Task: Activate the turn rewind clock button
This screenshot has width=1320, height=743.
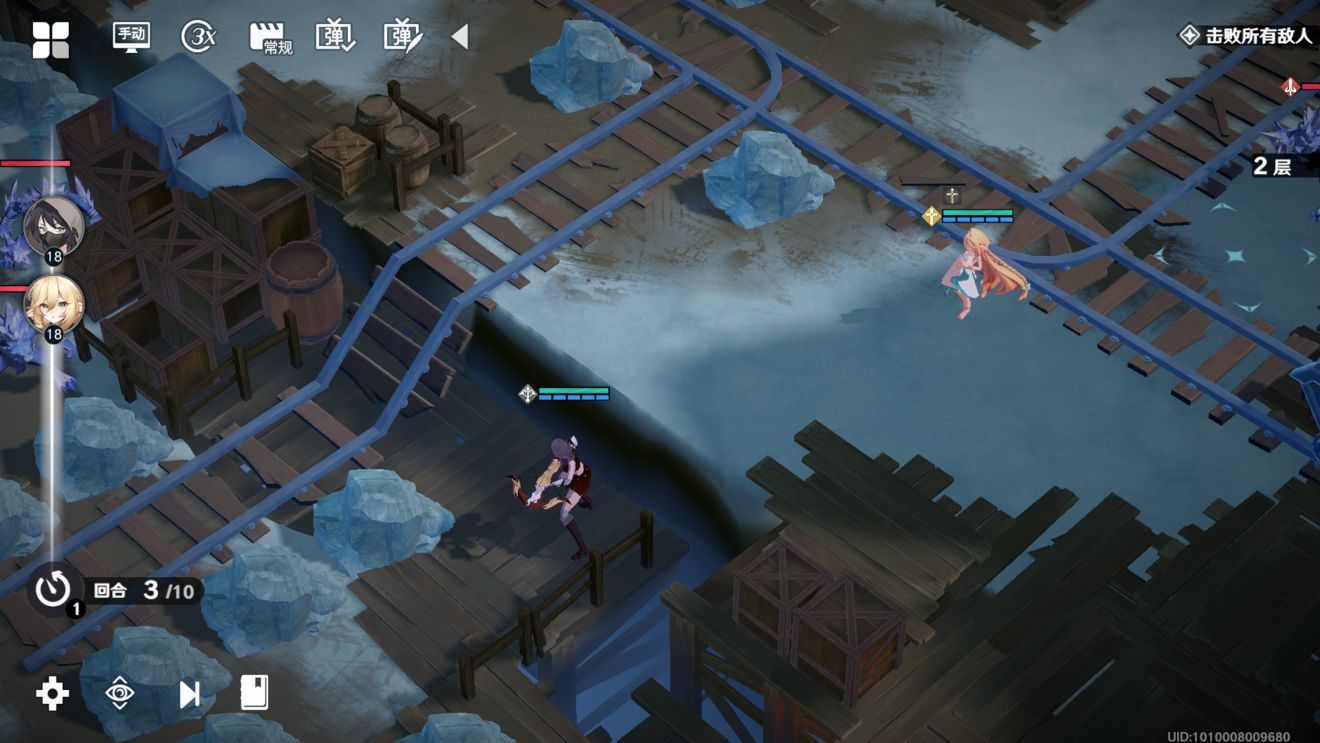Action: 54,589
